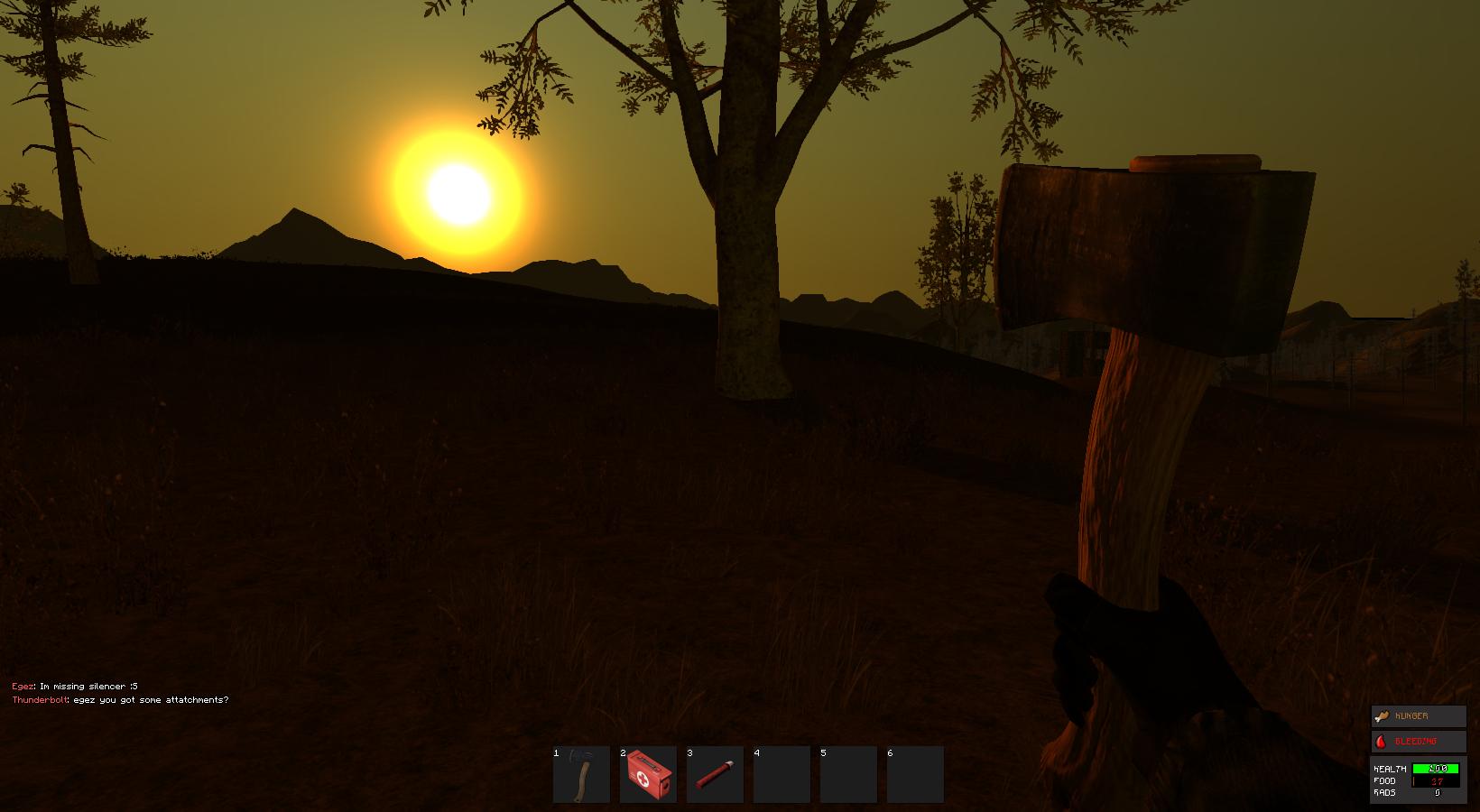
Task: Select the Medkit in hotbar slot 2
Action: (x=648, y=774)
